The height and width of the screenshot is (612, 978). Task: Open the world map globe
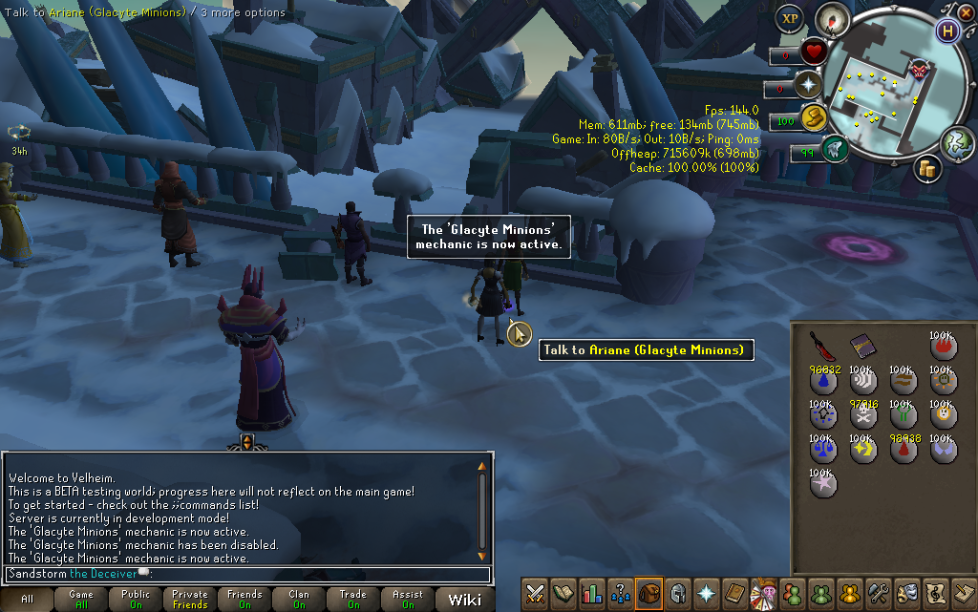[958, 144]
